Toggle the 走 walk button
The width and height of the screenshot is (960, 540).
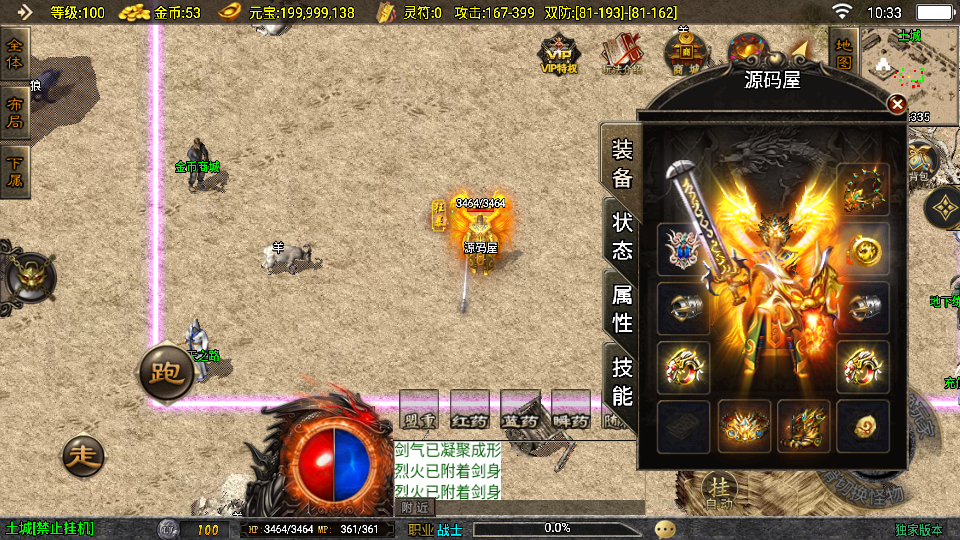click(x=83, y=456)
